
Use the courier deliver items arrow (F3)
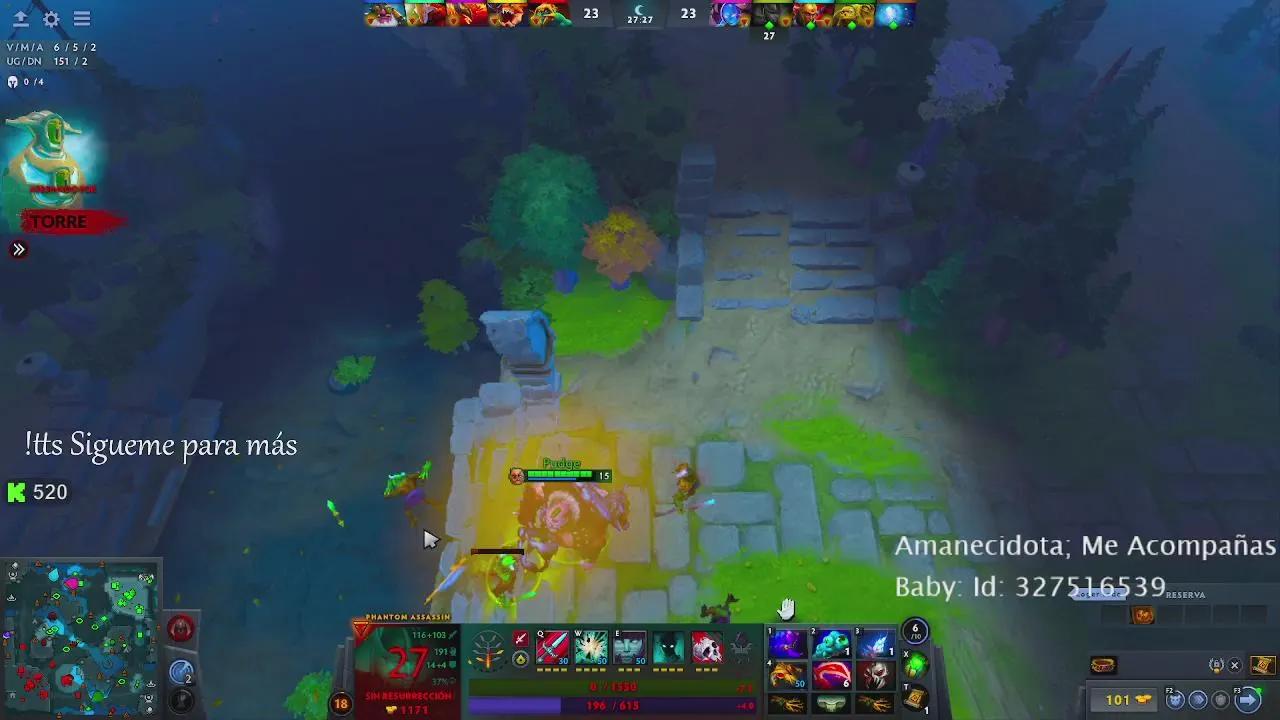coord(1247,700)
